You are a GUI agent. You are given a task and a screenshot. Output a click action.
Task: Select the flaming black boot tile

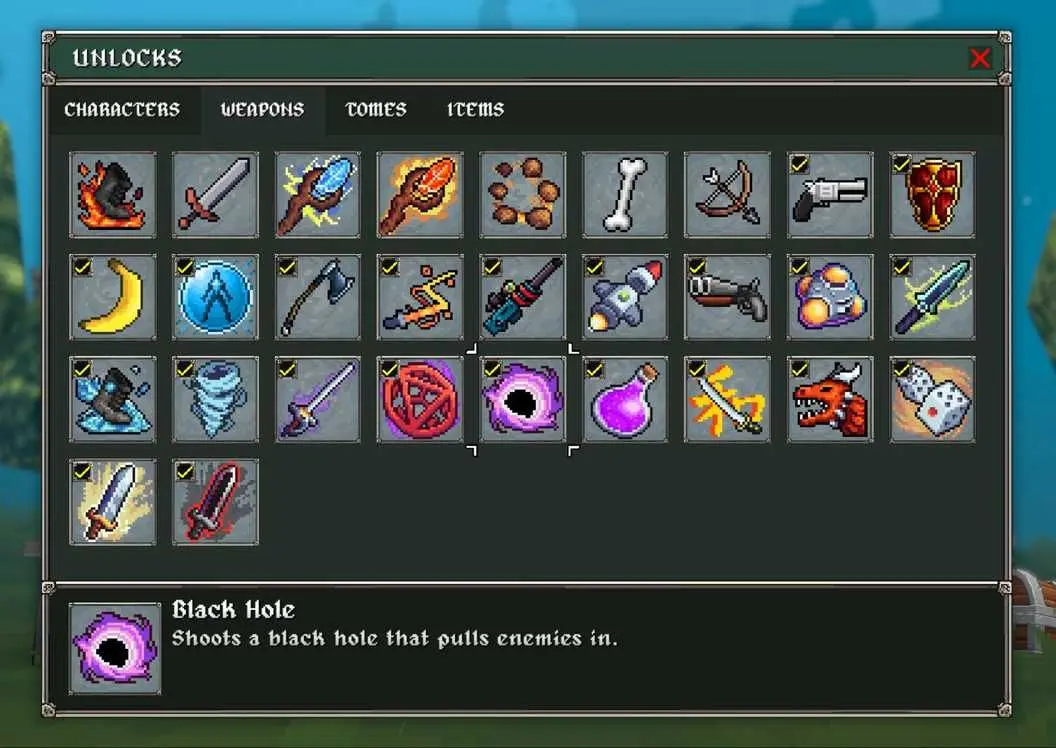point(113,195)
